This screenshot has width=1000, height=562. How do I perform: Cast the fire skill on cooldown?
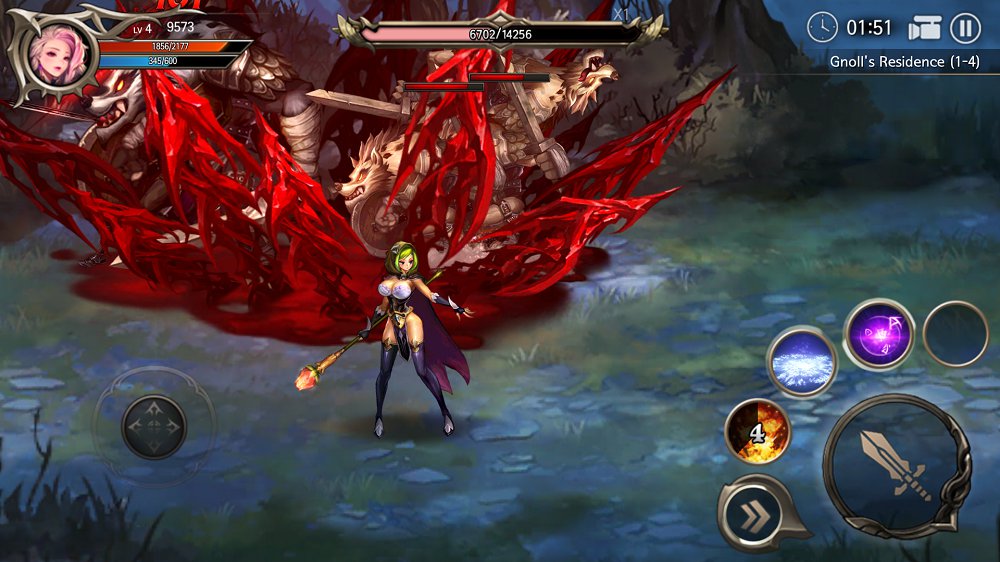[758, 432]
